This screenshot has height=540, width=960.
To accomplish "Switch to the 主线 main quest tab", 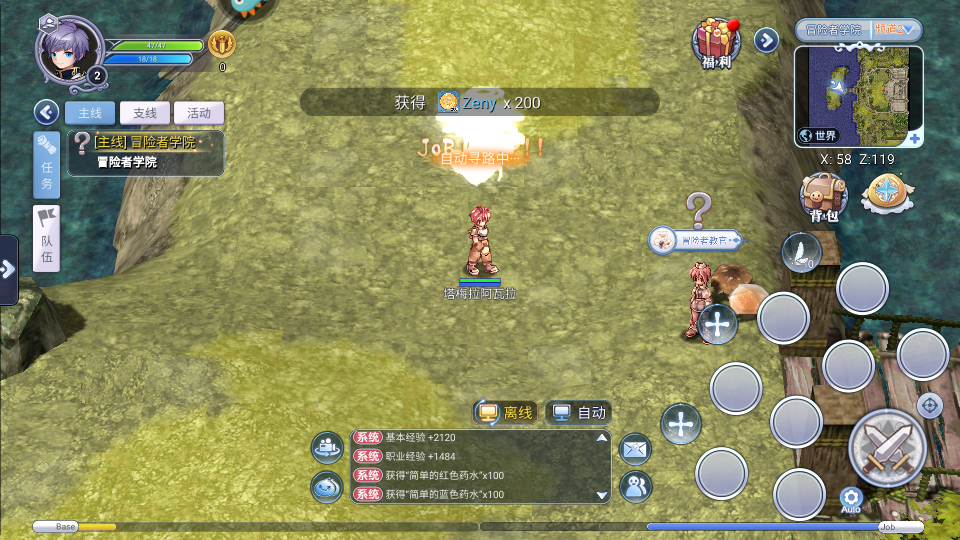I will [90, 113].
